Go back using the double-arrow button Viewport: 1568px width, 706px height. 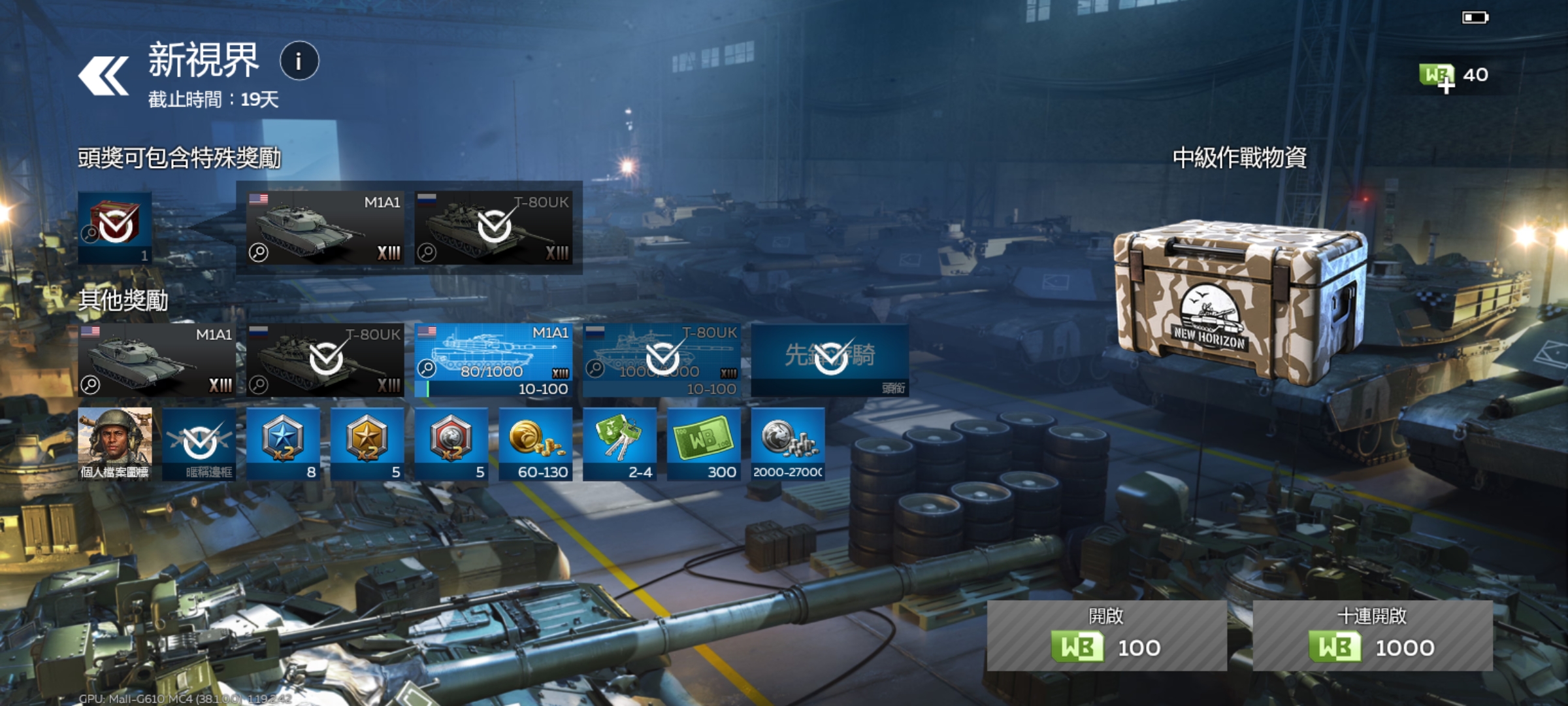click(x=103, y=76)
